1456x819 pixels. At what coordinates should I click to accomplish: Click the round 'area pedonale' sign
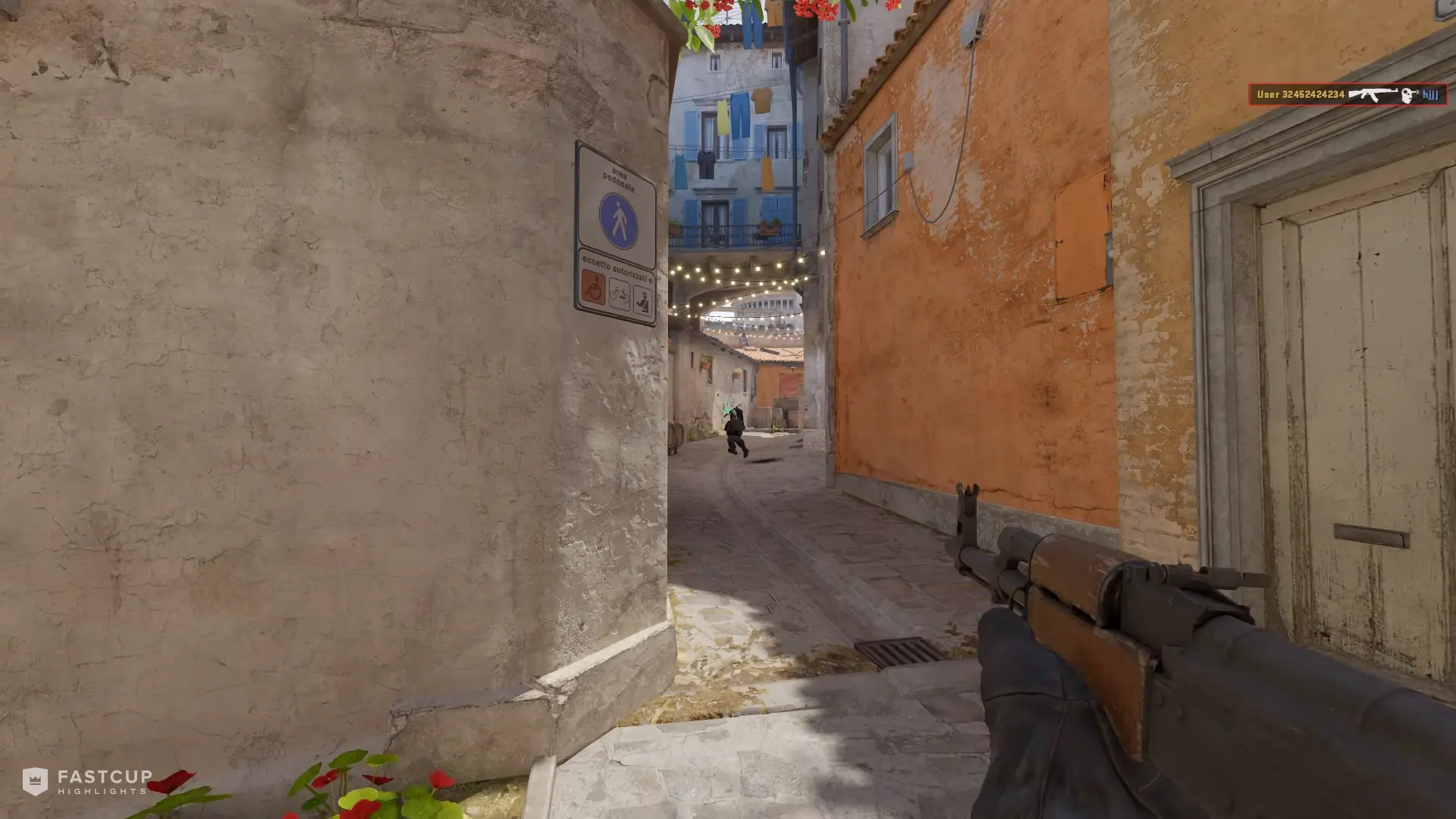click(x=618, y=197)
